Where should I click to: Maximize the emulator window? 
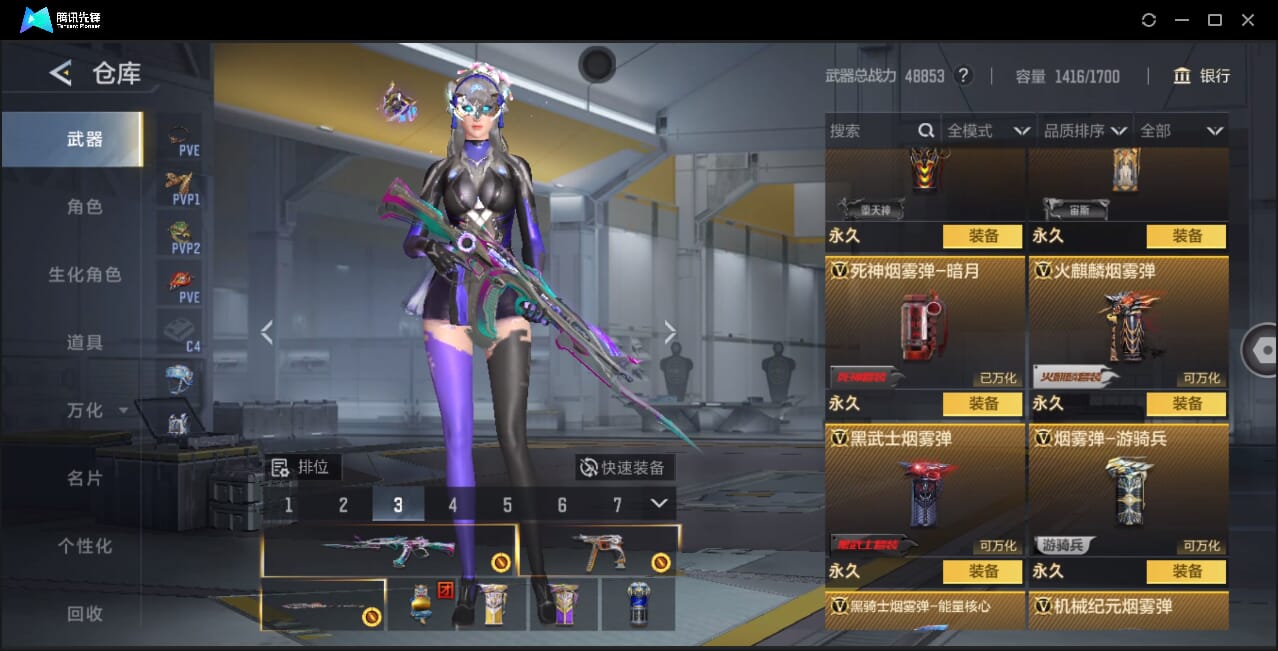tap(1215, 20)
